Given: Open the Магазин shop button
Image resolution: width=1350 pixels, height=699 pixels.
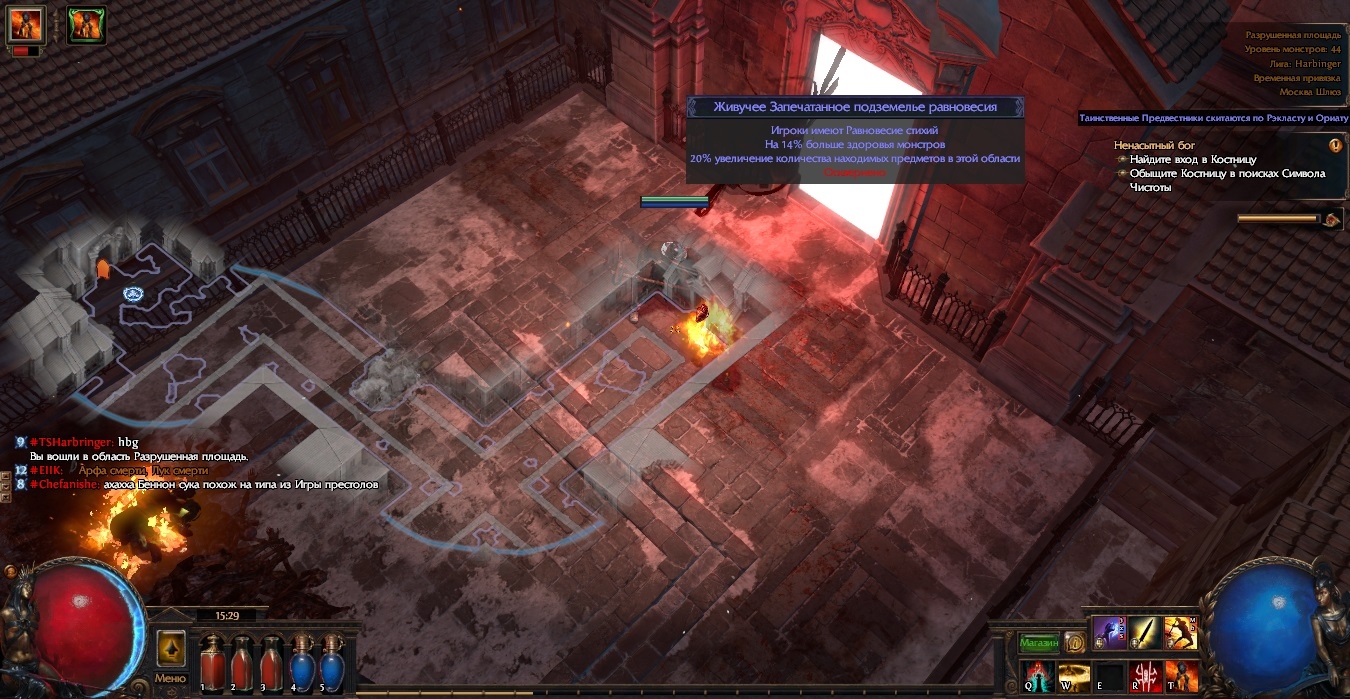Looking at the screenshot, I should pyautogui.click(x=1038, y=641).
